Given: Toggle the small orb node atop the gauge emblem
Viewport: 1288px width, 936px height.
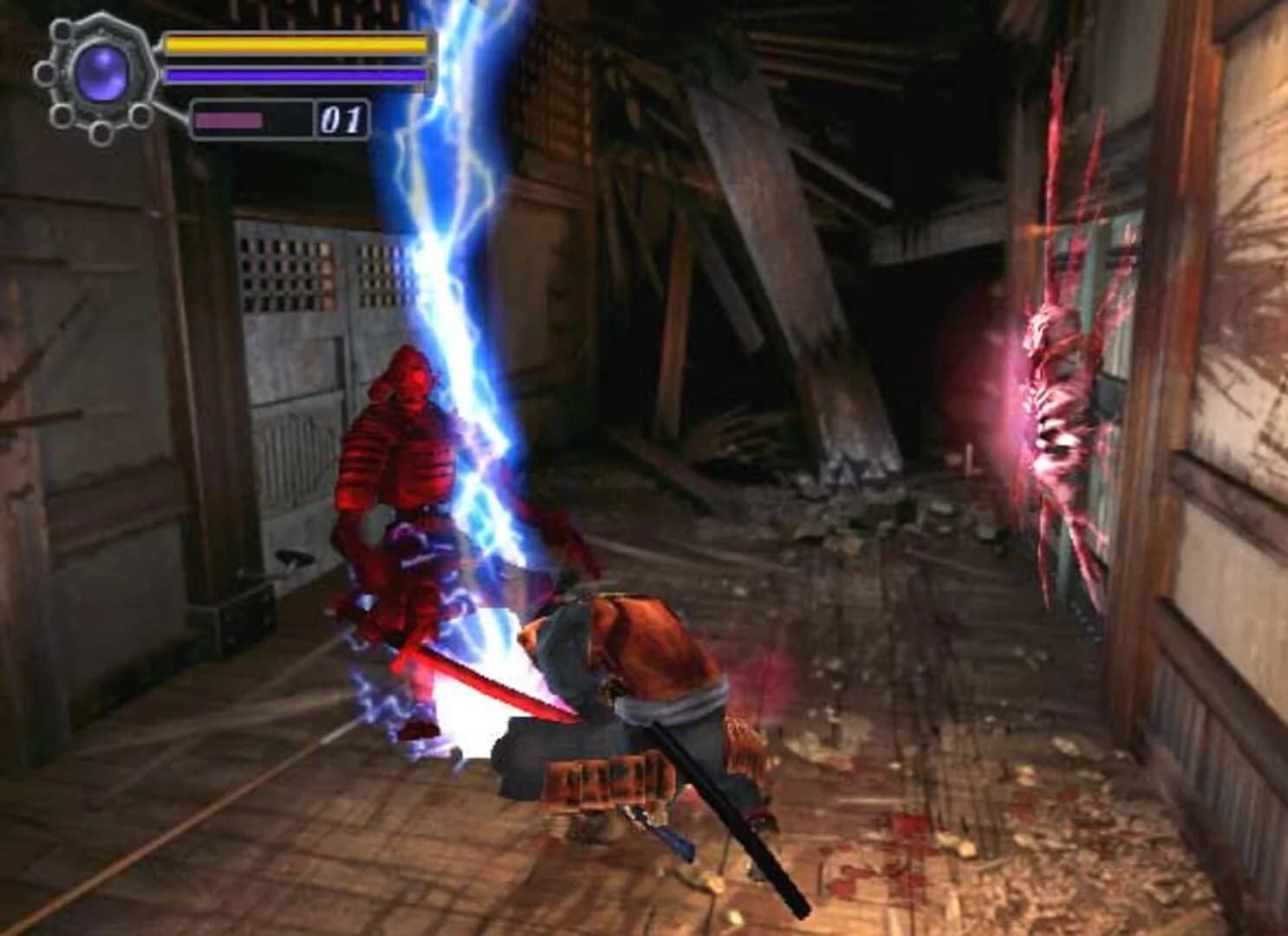Looking at the screenshot, I should [x=62, y=32].
